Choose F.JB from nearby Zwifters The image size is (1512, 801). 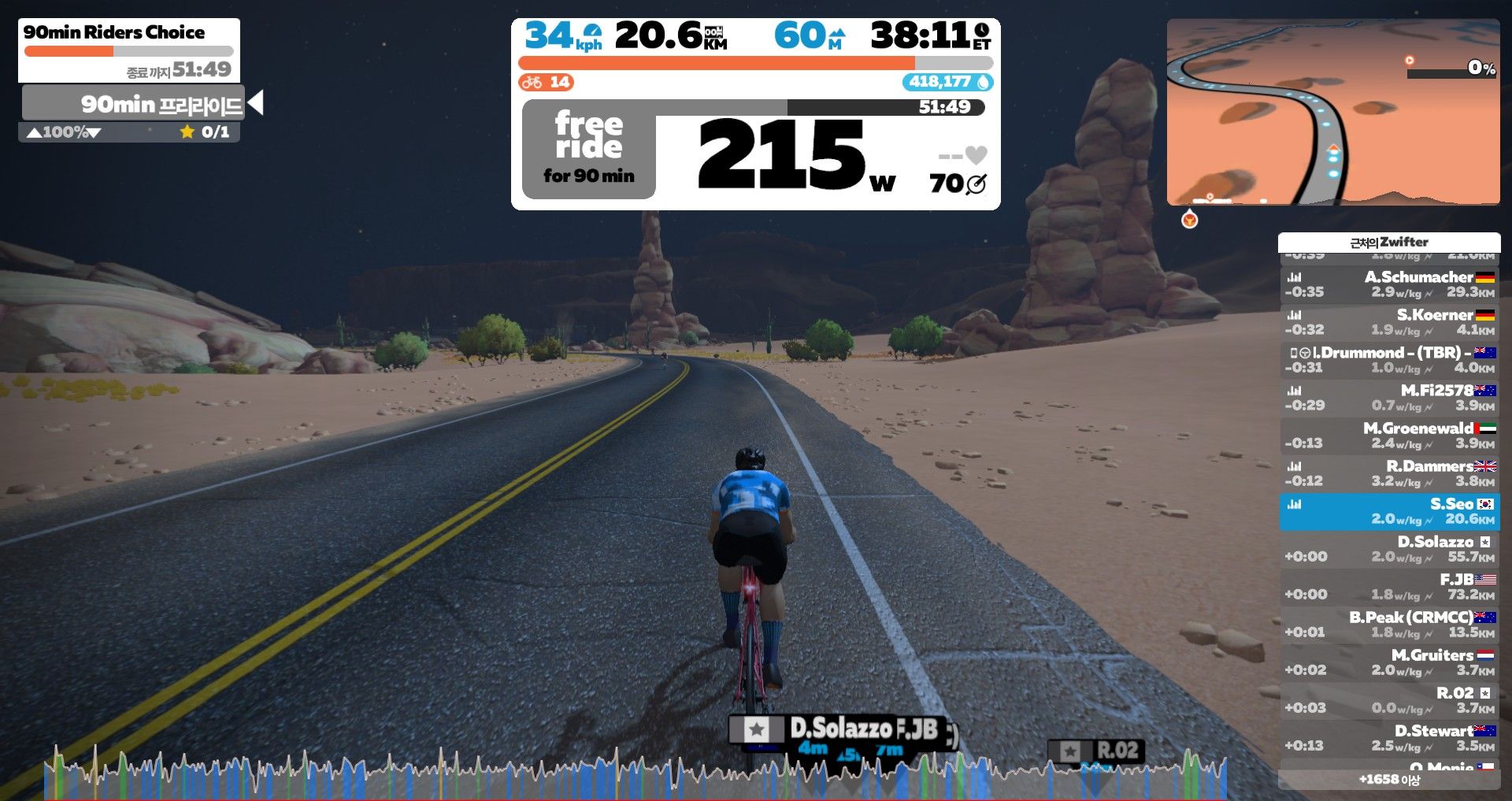pyautogui.click(x=1389, y=587)
